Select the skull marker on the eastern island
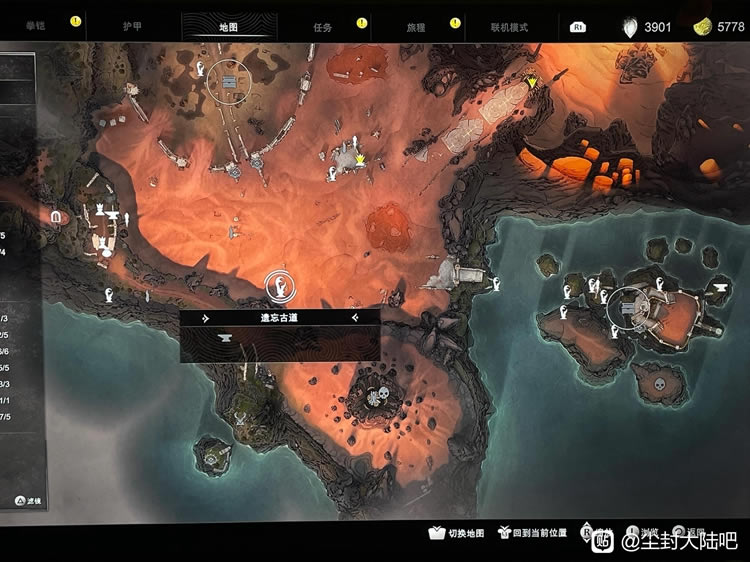This screenshot has width=750, height=562. pyautogui.click(x=660, y=382)
